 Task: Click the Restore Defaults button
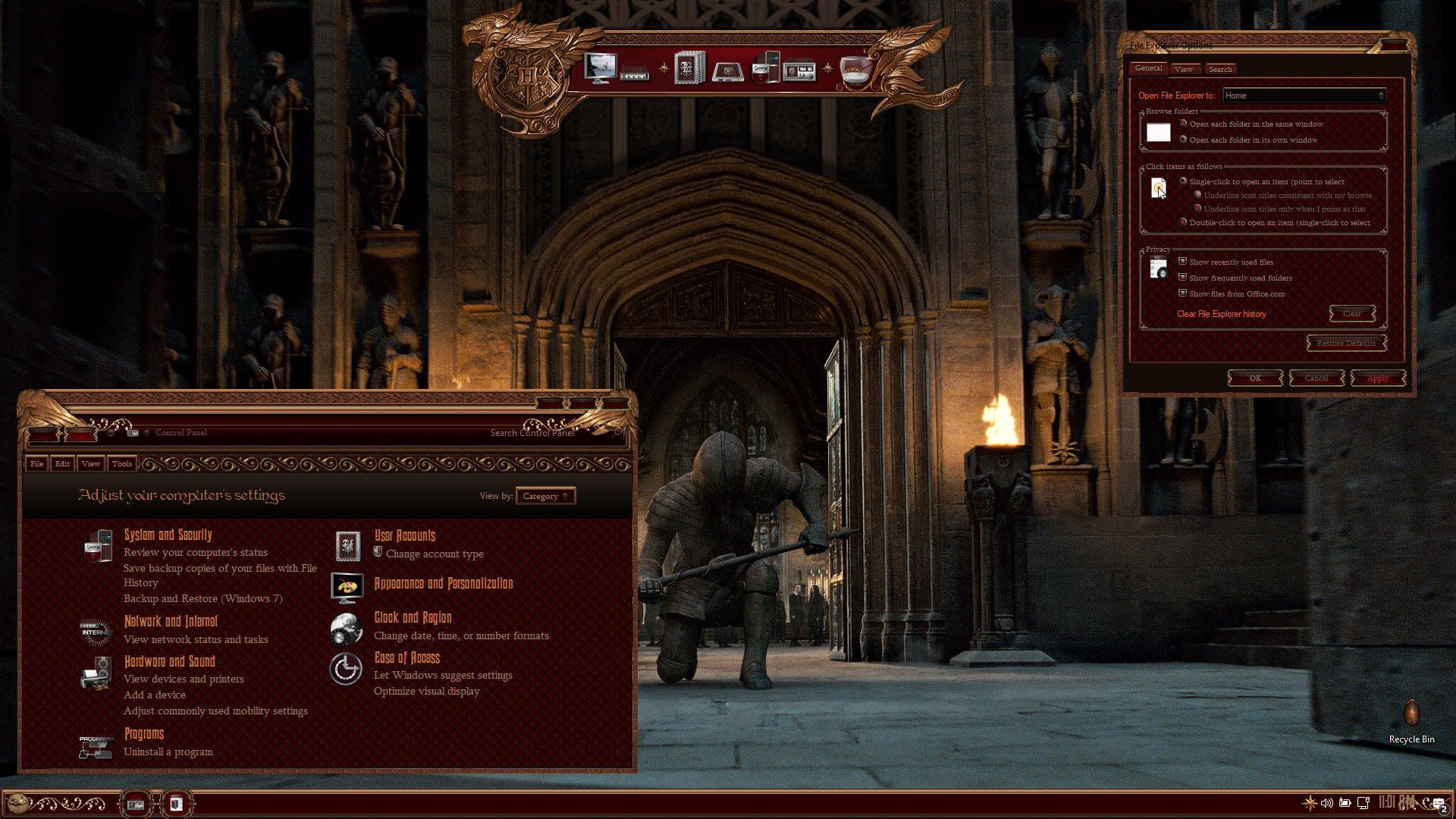click(1346, 344)
